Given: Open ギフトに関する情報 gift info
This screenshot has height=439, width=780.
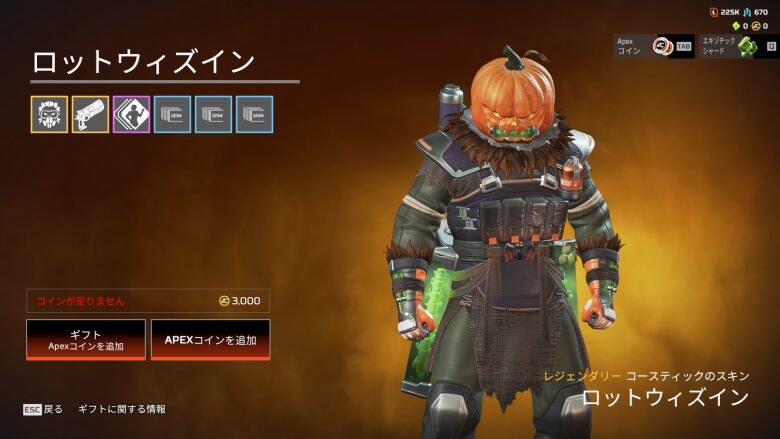Looking at the screenshot, I should [x=122, y=409].
